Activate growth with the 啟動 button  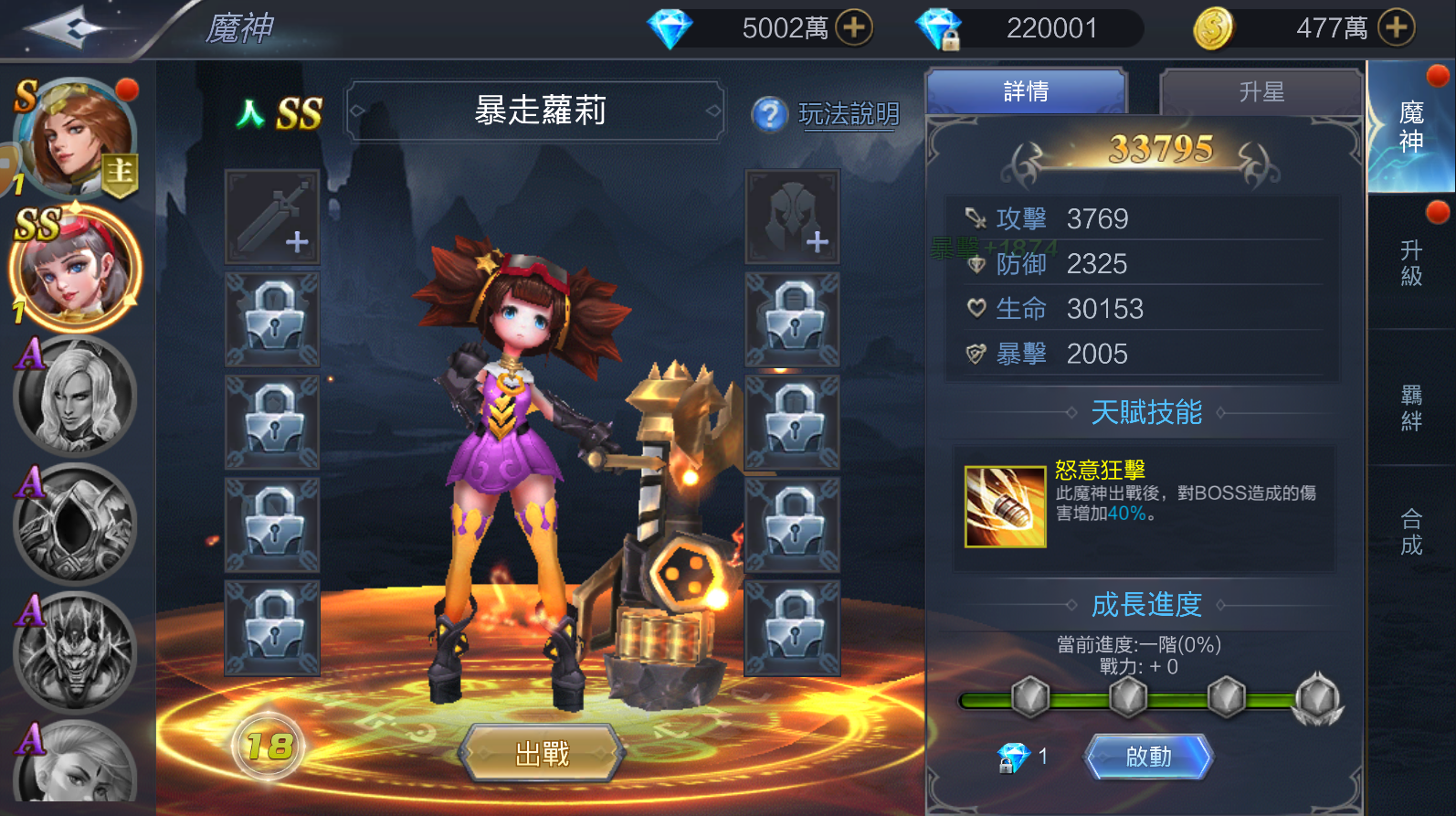(x=1148, y=757)
